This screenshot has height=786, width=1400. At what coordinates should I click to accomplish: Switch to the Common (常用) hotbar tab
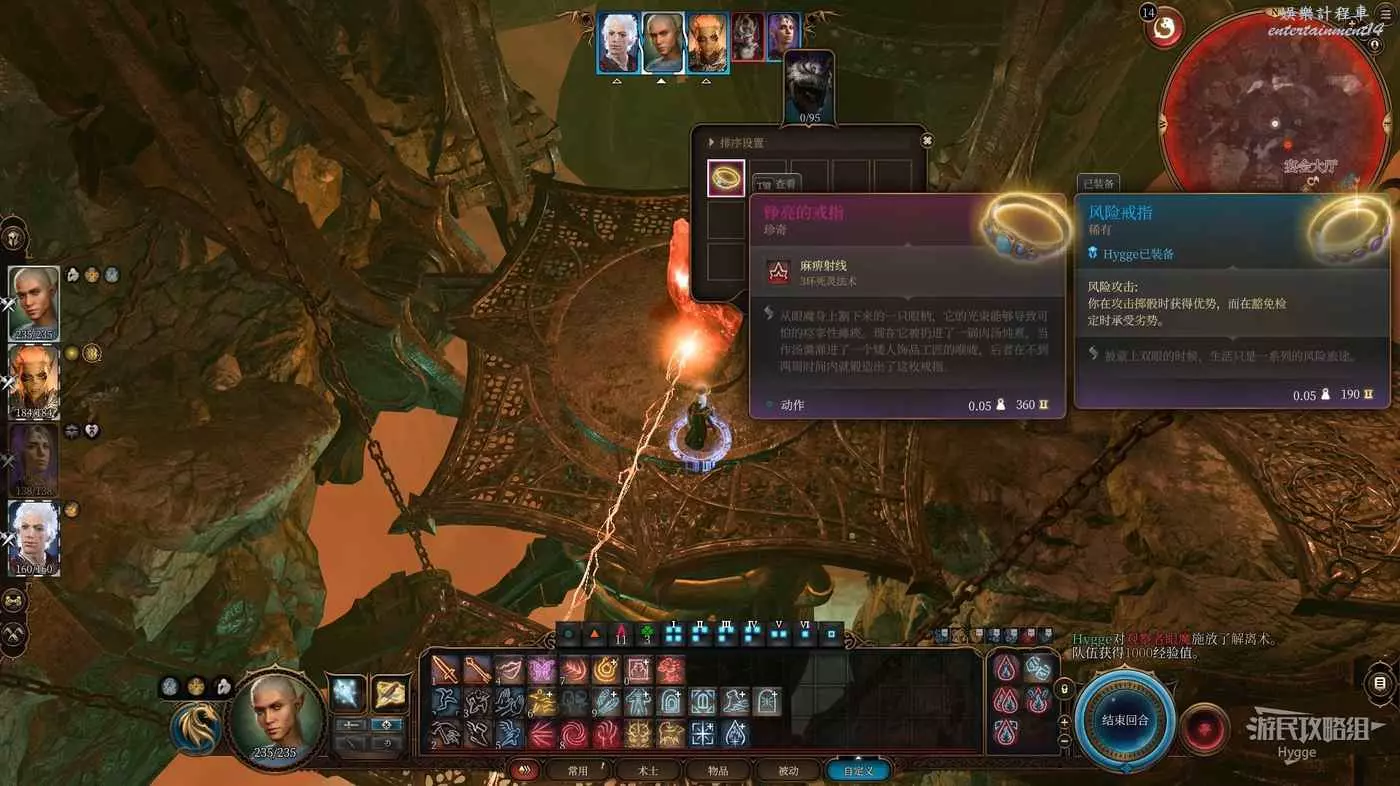[x=577, y=771]
